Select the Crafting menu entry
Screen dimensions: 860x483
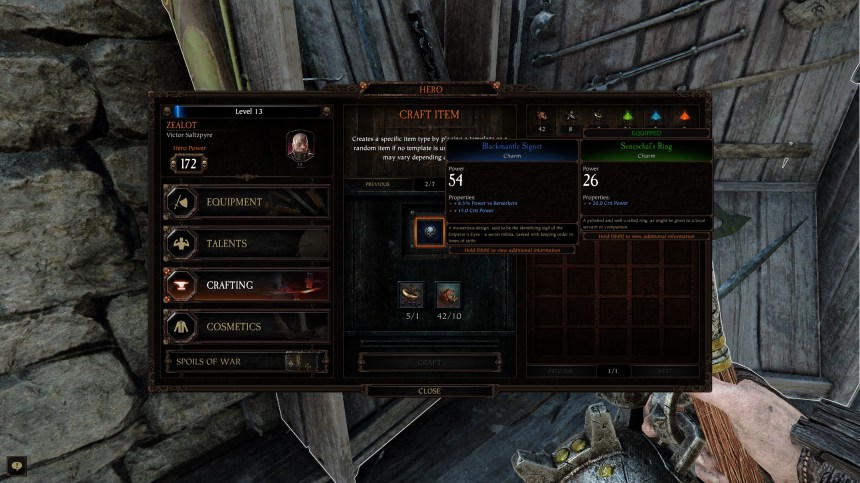coord(246,285)
